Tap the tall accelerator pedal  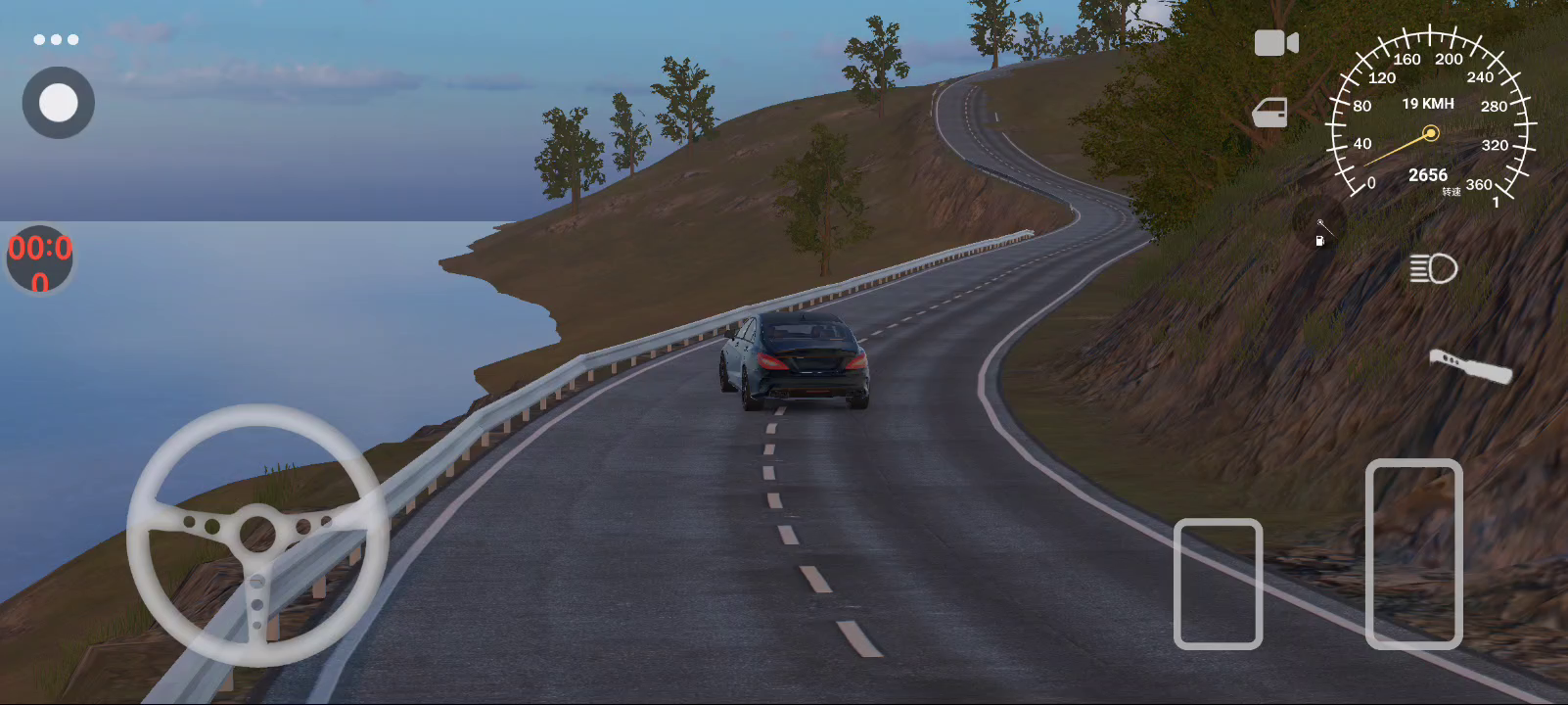point(1413,554)
